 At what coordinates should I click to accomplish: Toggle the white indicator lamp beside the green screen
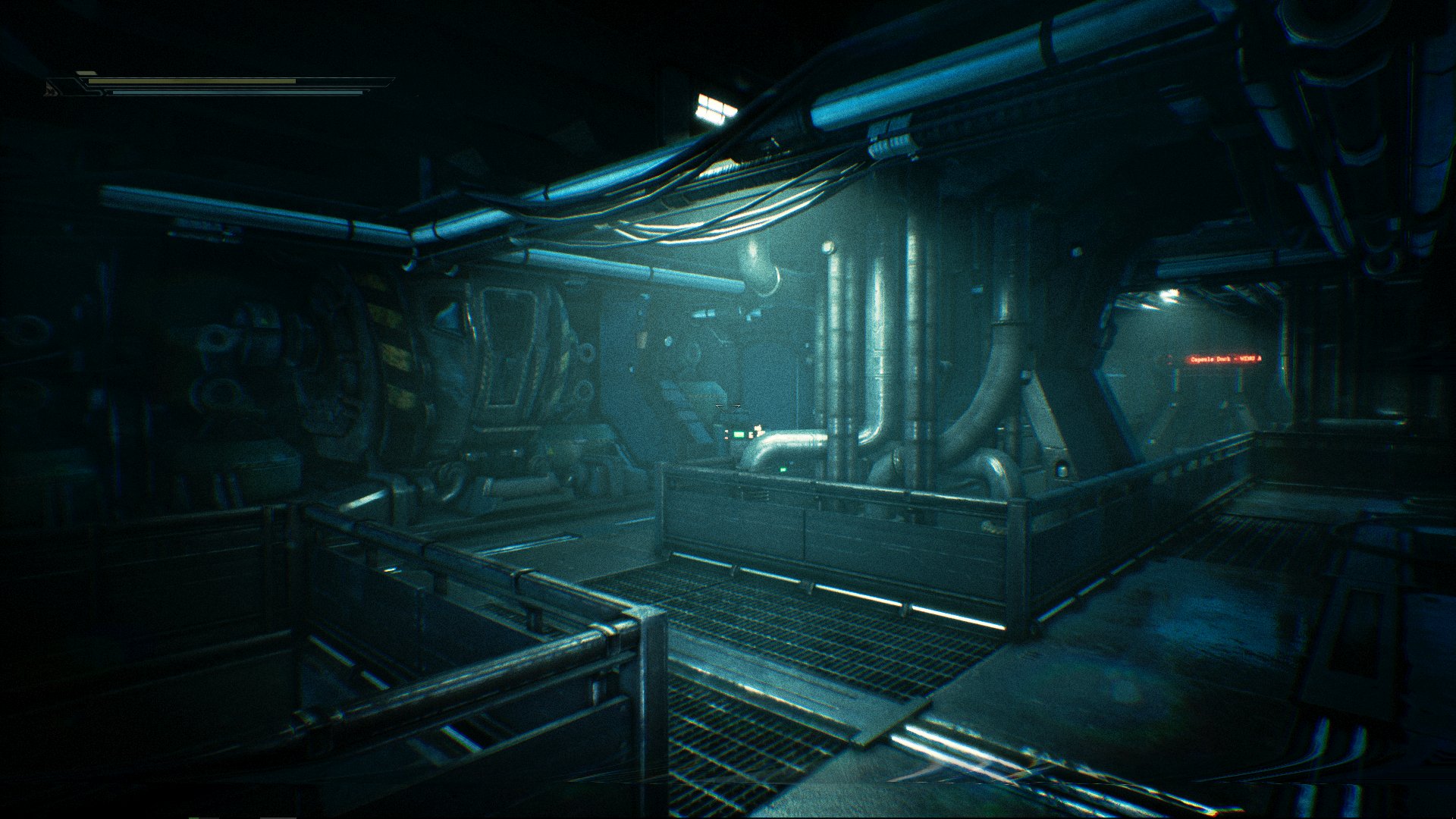click(759, 430)
